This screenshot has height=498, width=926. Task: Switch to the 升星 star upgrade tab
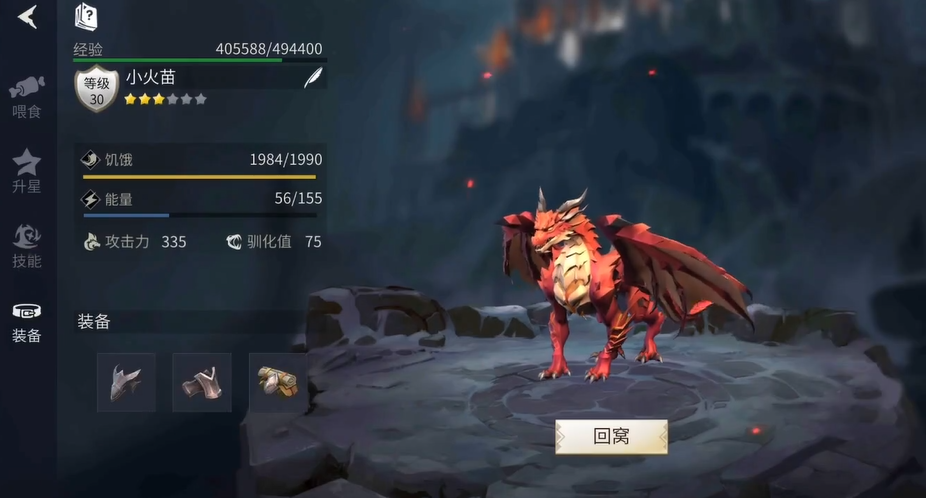[x=27, y=171]
